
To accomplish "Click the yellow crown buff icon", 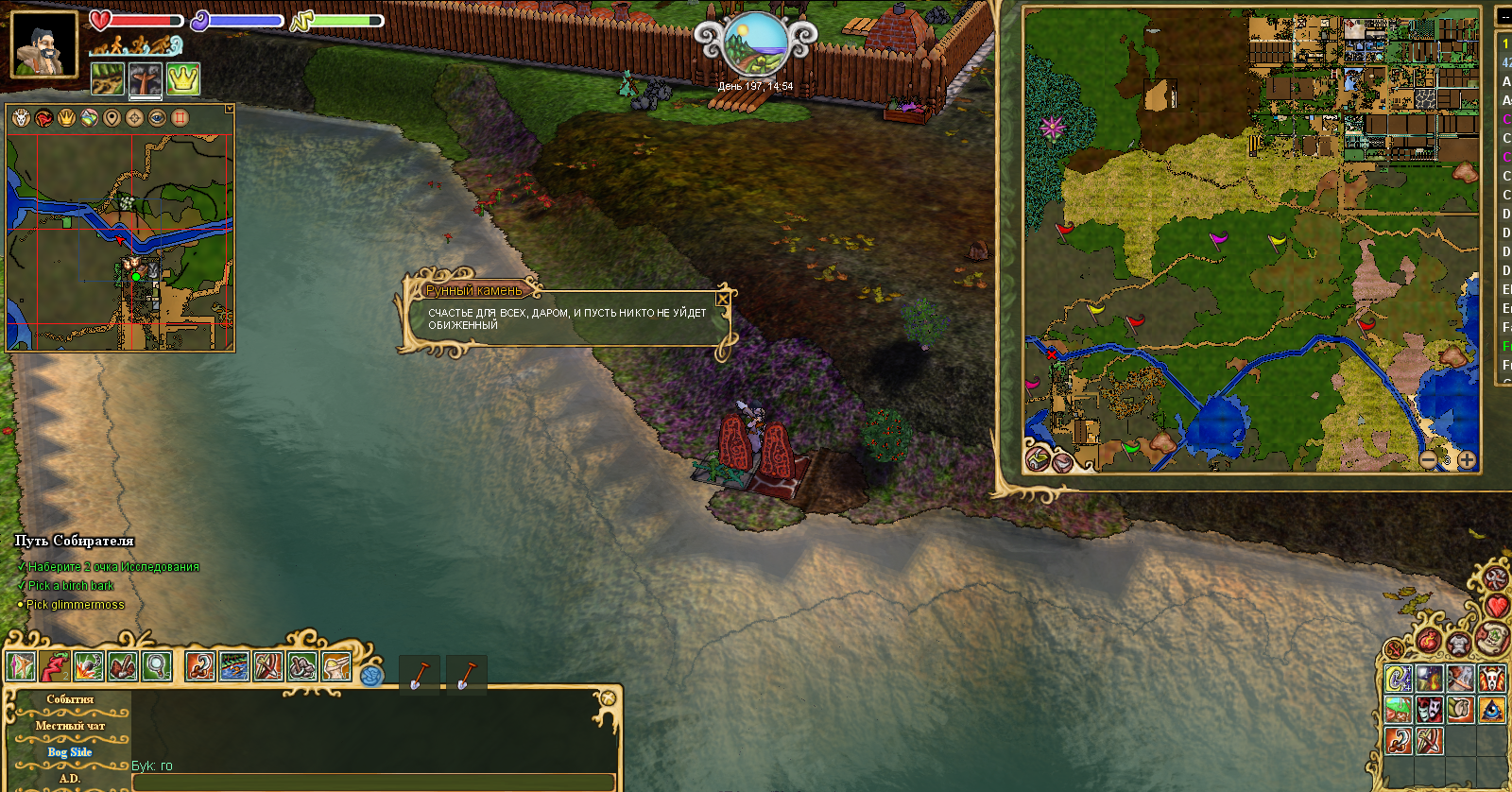I will (x=182, y=79).
